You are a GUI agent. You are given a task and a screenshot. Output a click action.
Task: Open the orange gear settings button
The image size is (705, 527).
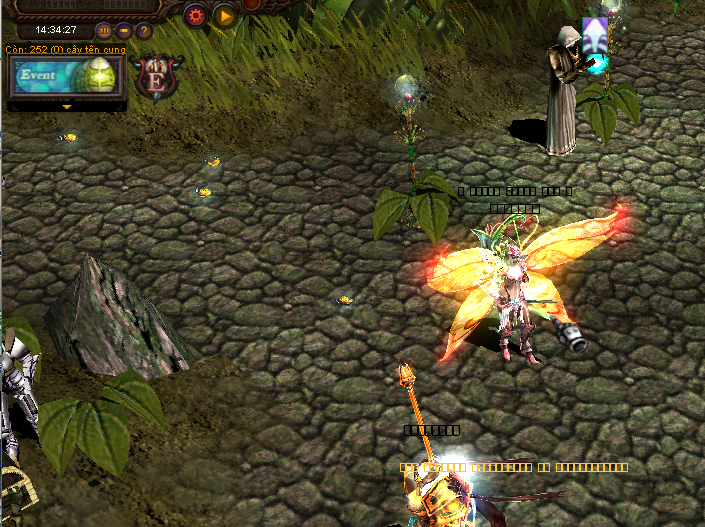coord(195,15)
